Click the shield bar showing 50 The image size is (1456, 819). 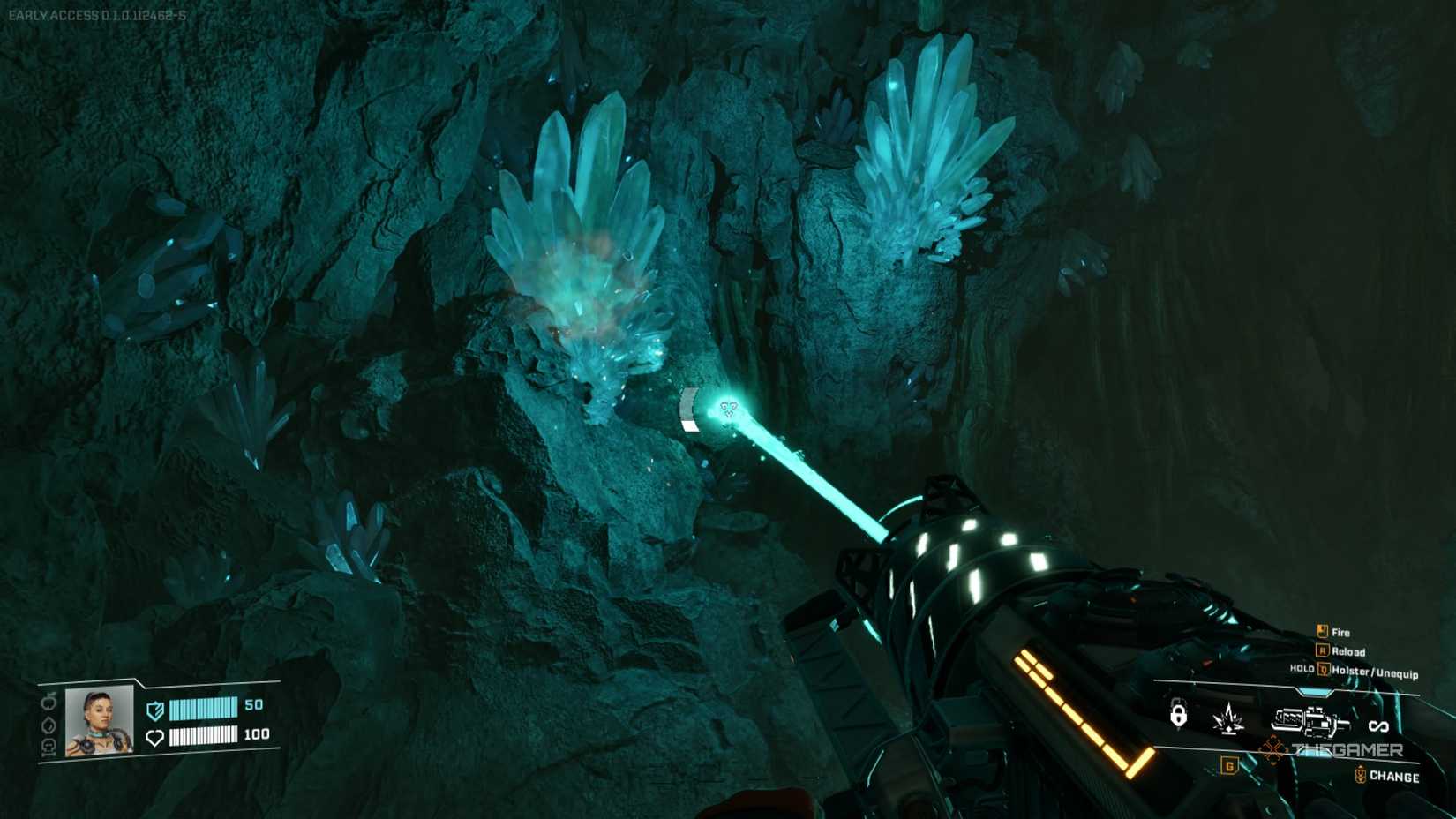(205, 709)
